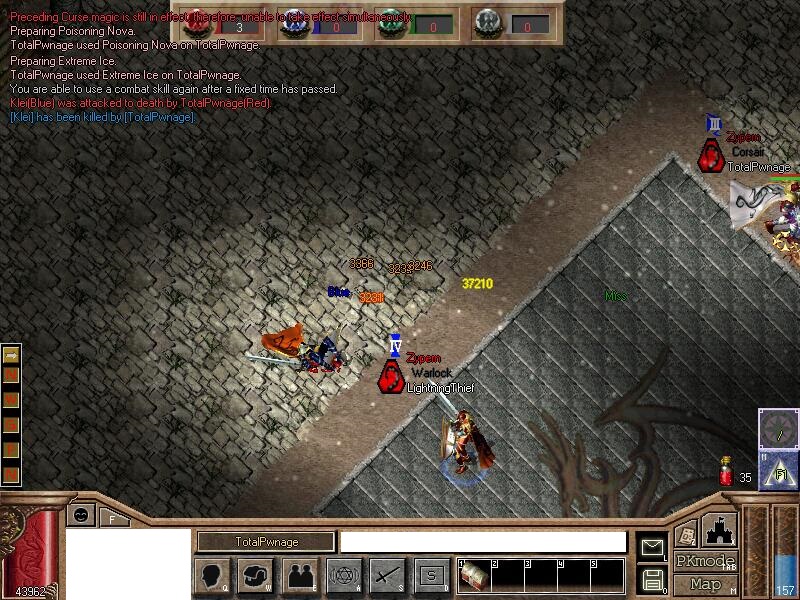This screenshot has height=600, width=800.
Task: Click the chat text input field
Action: pyautogui.click(x=486, y=542)
